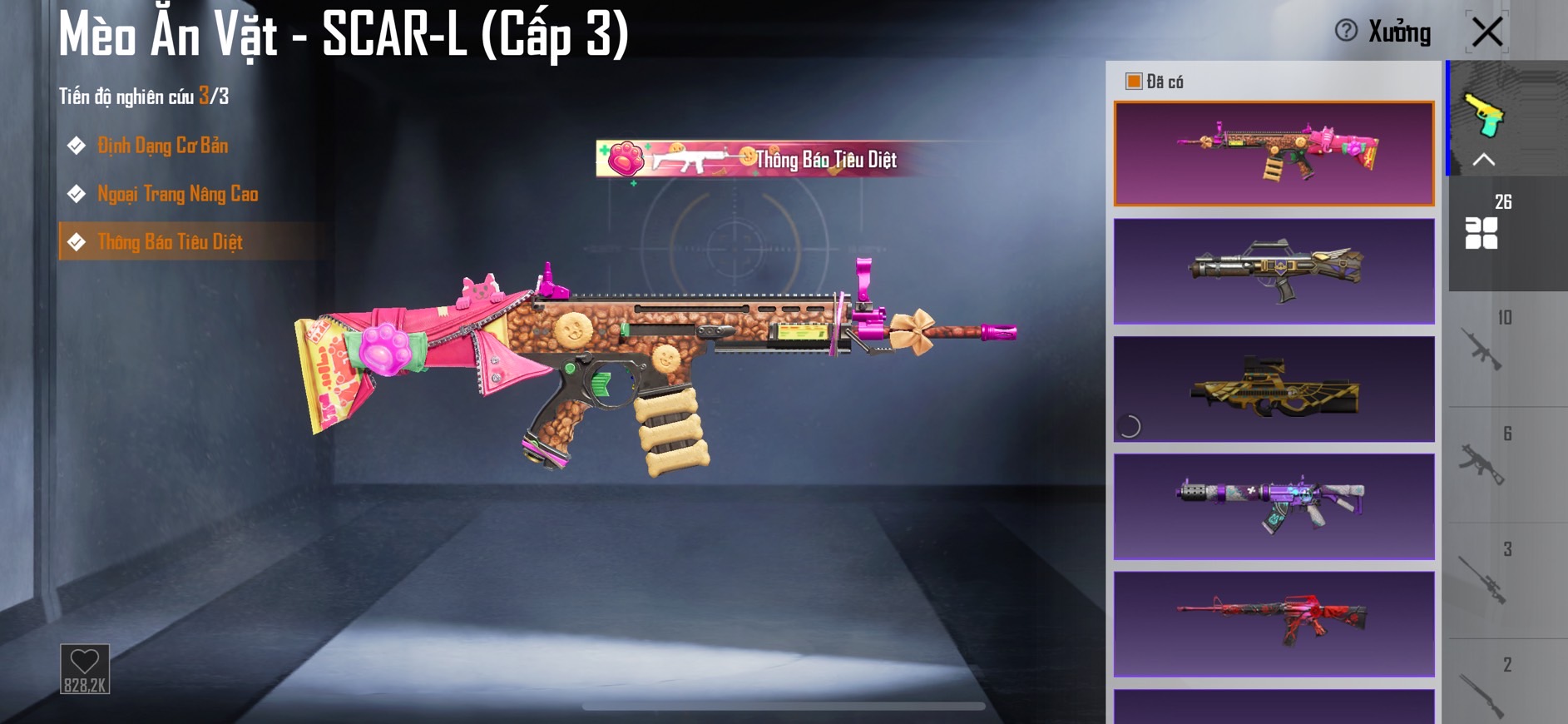Collapse the category list with up arrow
The height and width of the screenshot is (724, 1568).
tap(1484, 160)
